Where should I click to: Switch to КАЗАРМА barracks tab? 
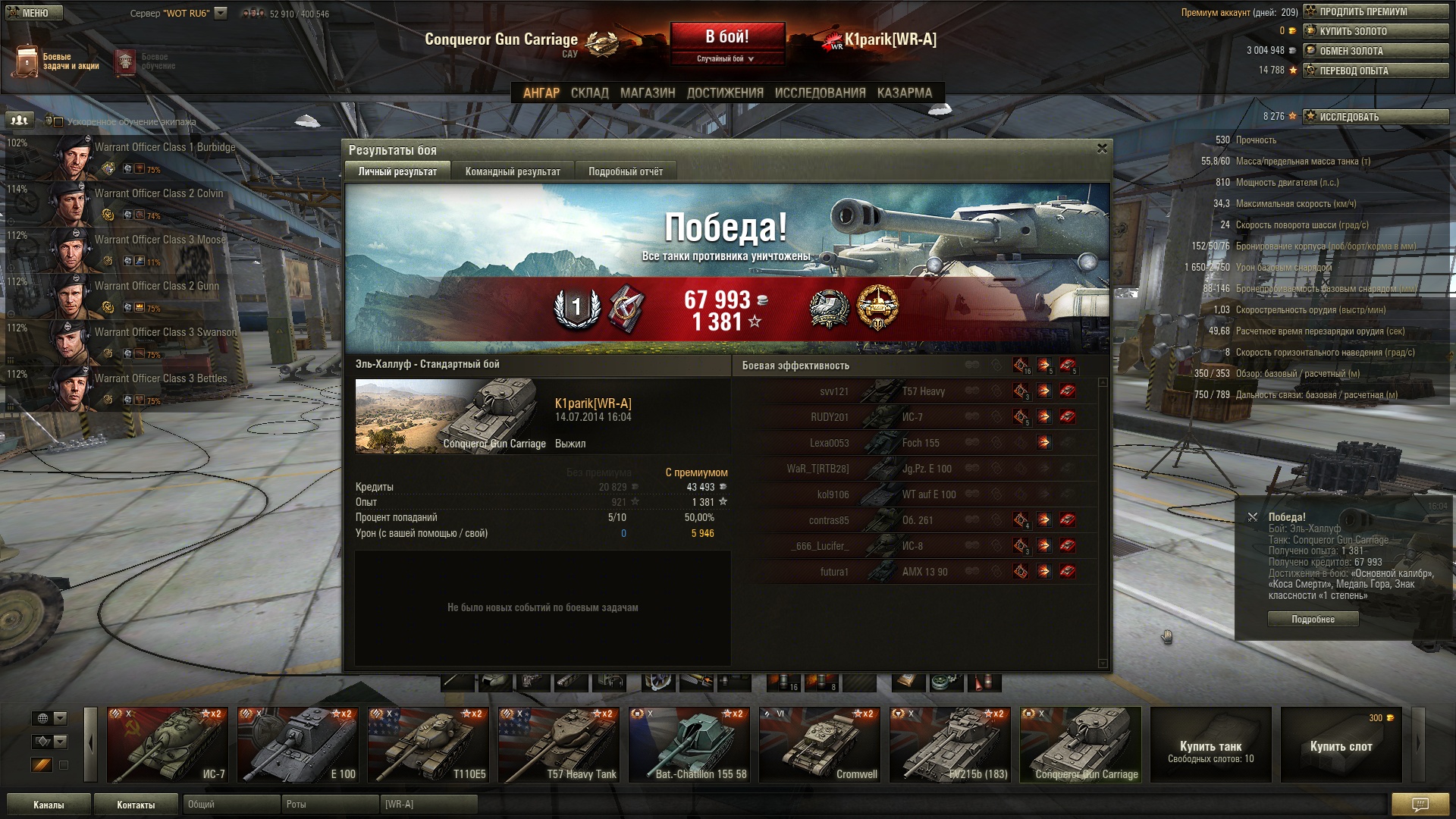click(904, 93)
